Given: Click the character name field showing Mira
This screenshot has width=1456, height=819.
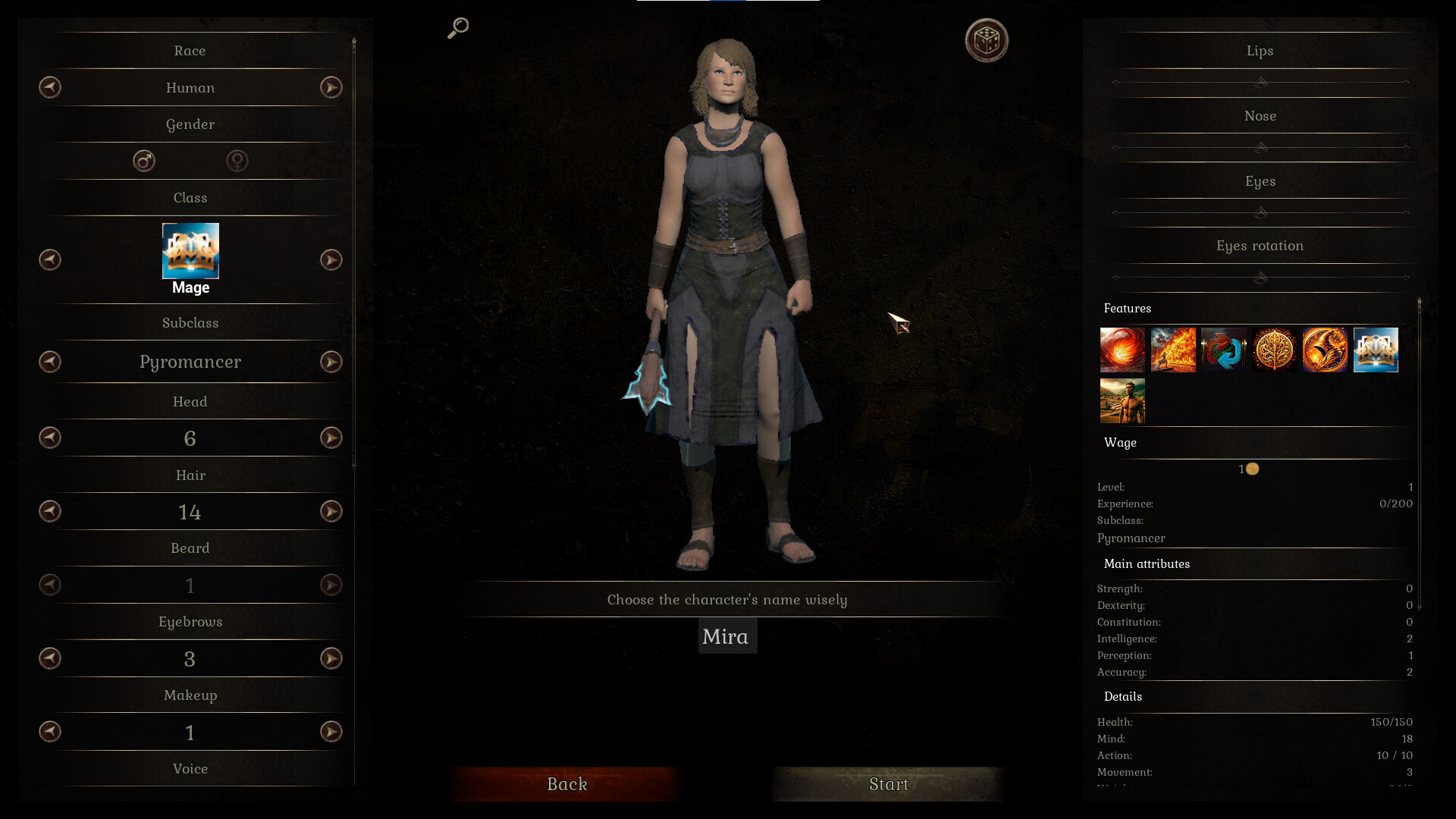Looking at the screenshot, I should [727, 636].
